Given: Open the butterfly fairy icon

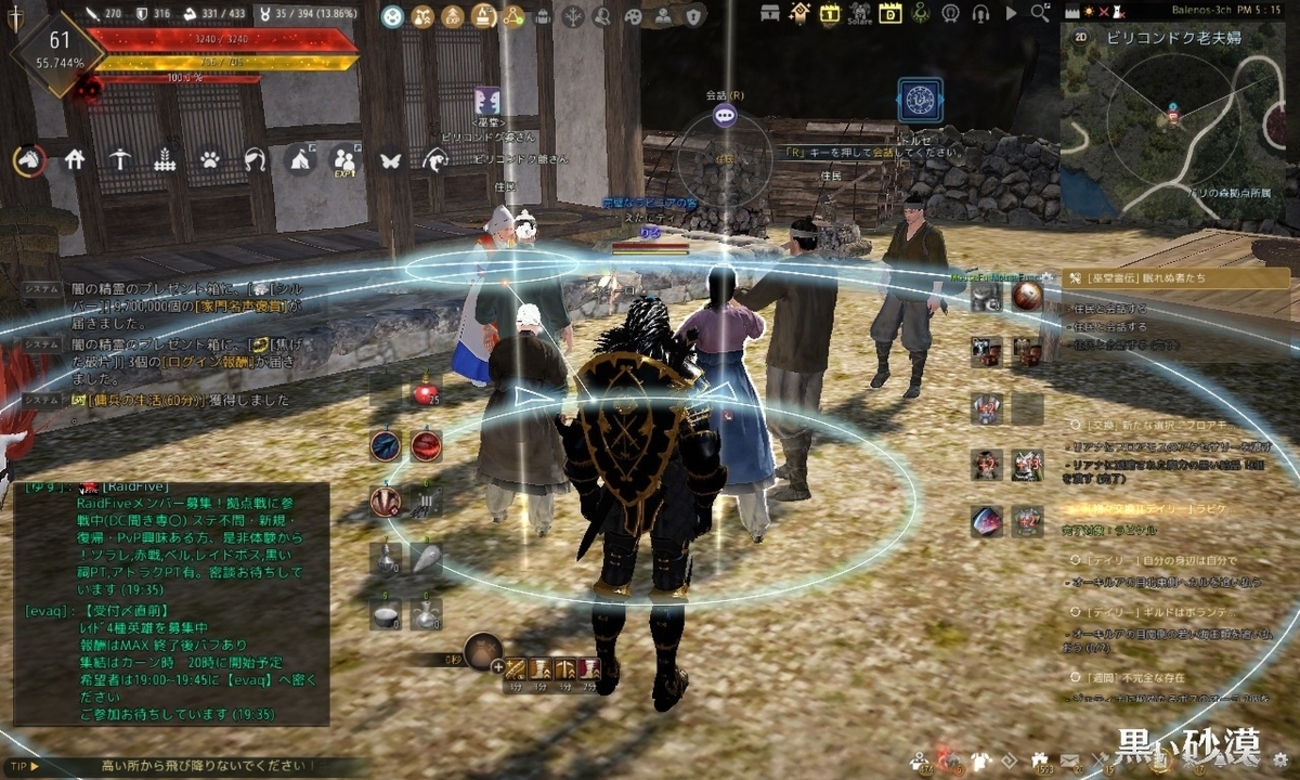Looking at the screenshot, I should (390, 160).
